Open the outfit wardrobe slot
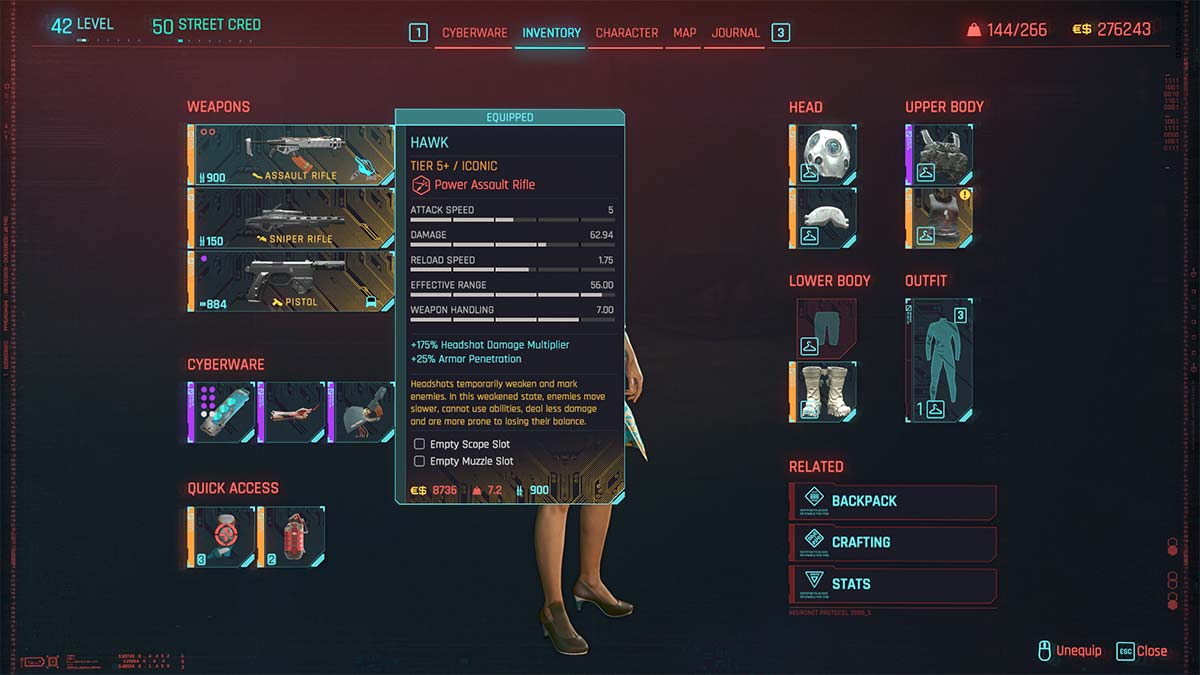Viewport: 1200px width, 675px height. tap(939, 360)
